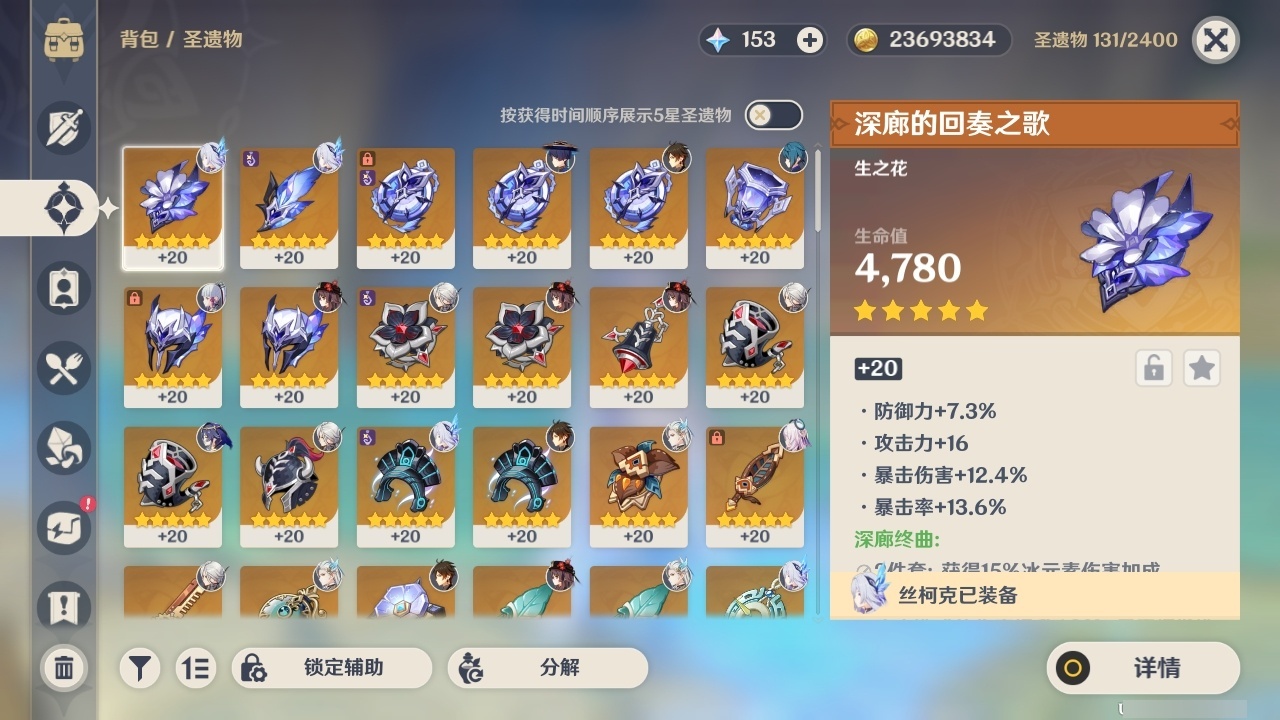
Task: Click the 锁定辅助 button
Action: pyautogui.click(x=333, y=668)
